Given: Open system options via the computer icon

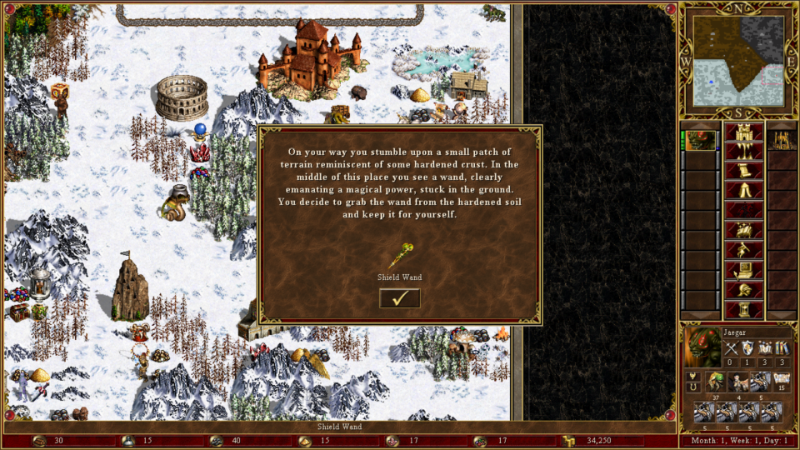Looking at the screenshot, I should [x=742, y=268].
